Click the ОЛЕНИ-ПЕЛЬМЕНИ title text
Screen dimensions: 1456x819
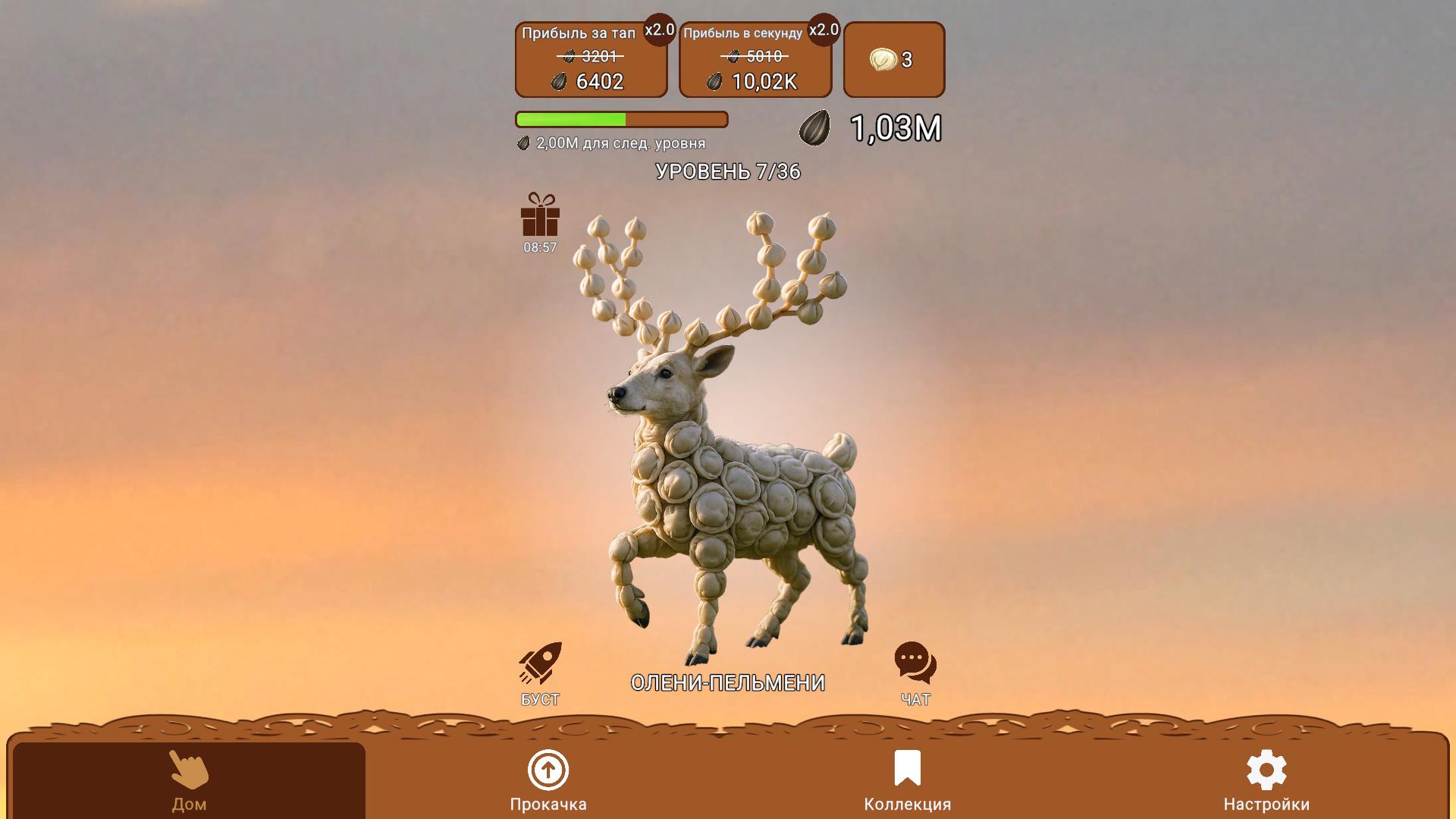tap(727, 681)
